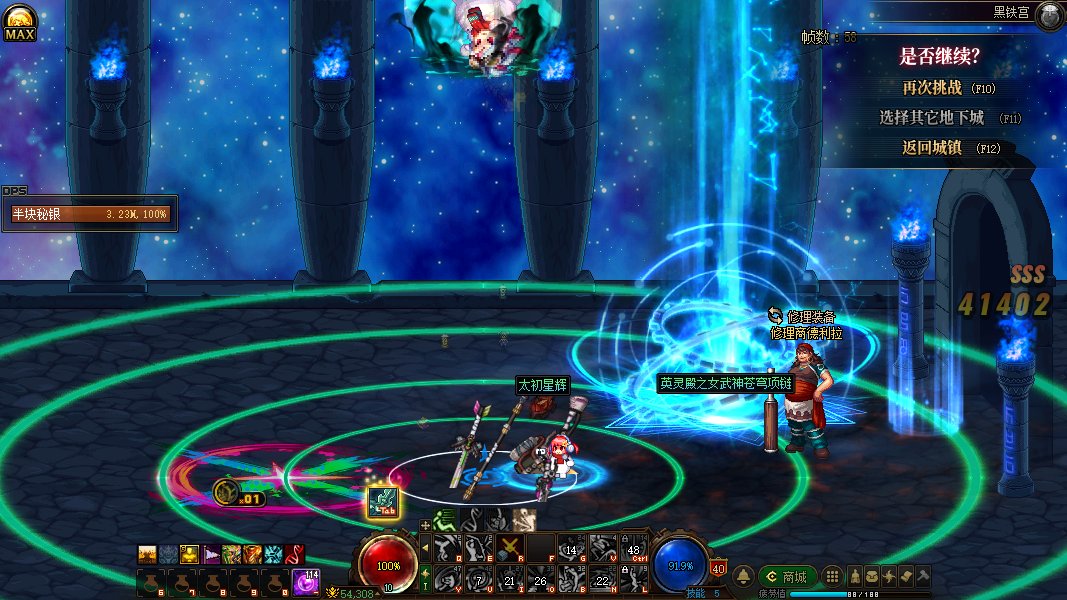Open the shuriken skill menu icon

(x=889, y=576)
